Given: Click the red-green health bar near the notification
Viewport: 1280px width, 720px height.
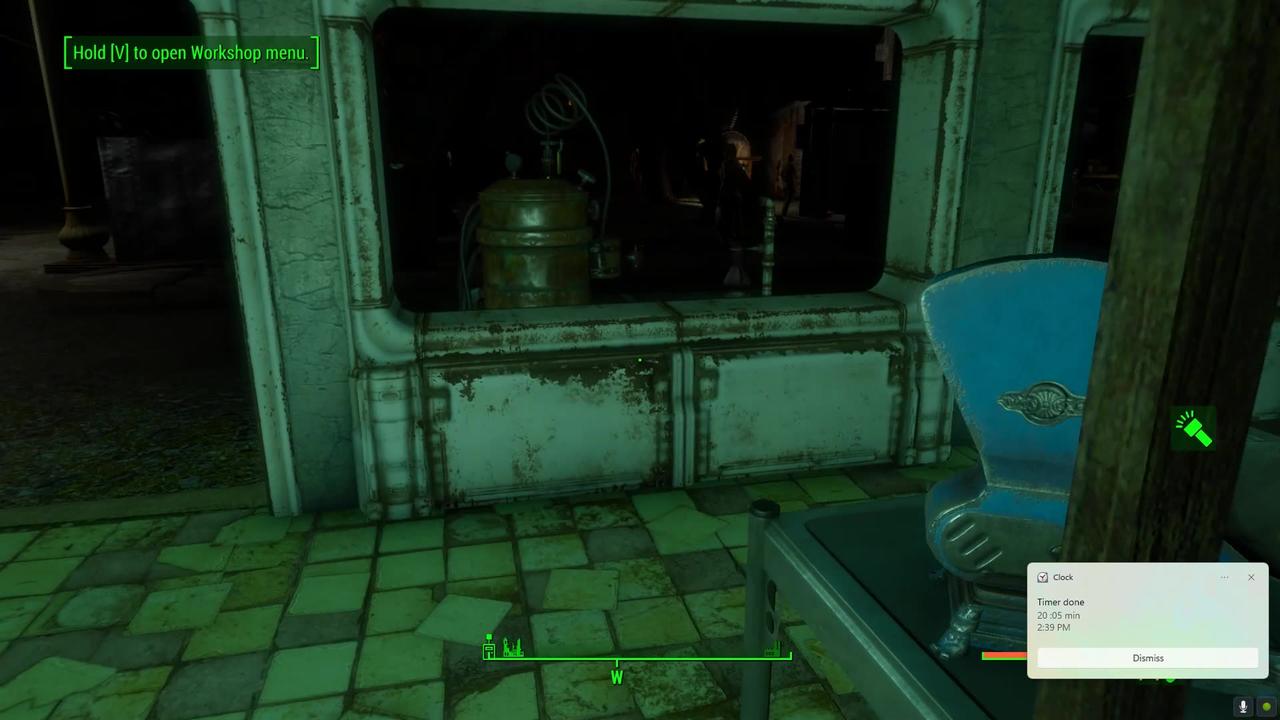Looking at the screenshot, I should coord(1003,655).
